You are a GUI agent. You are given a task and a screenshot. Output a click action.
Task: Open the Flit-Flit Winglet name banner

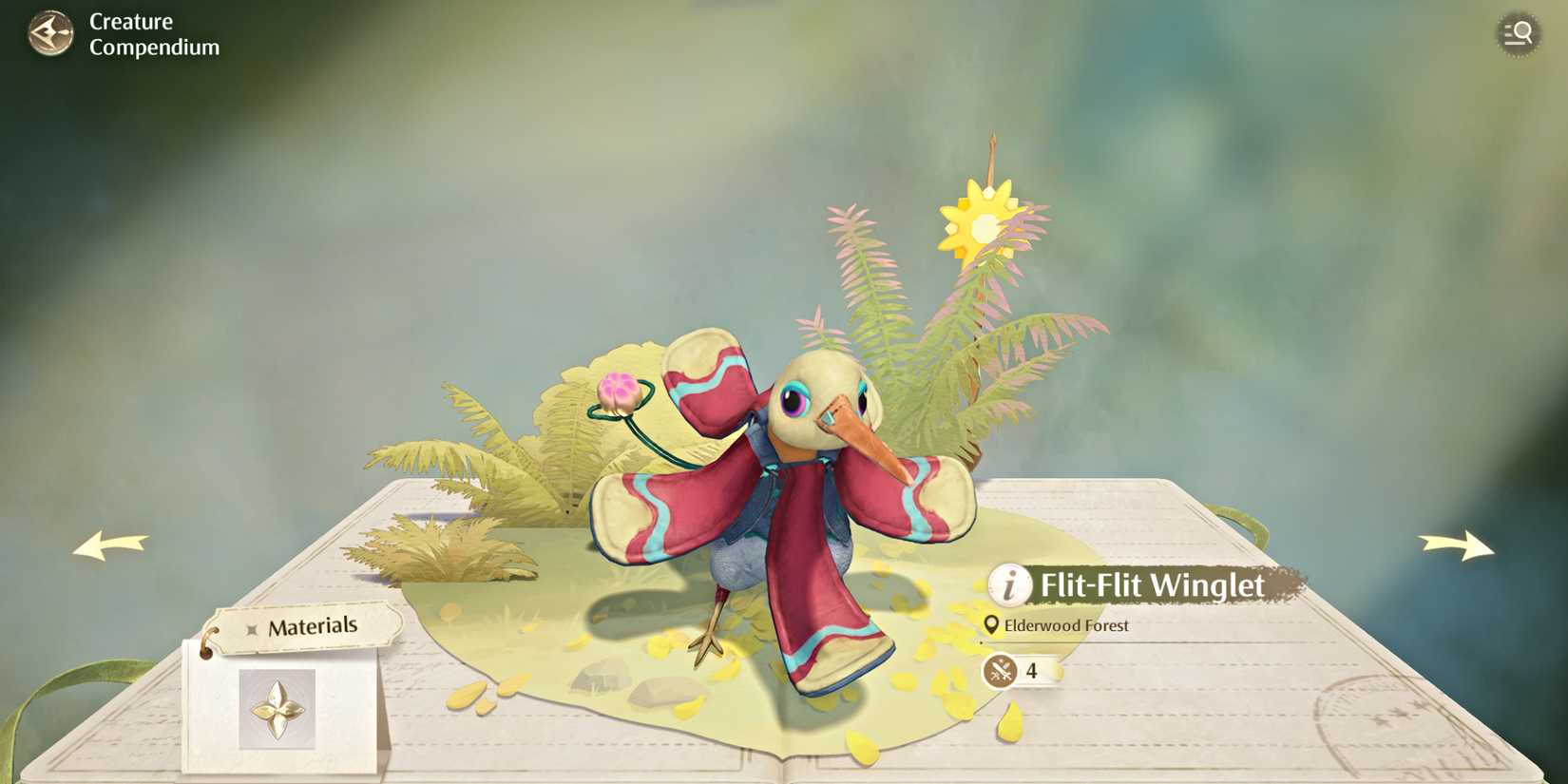click(1152, 586)
